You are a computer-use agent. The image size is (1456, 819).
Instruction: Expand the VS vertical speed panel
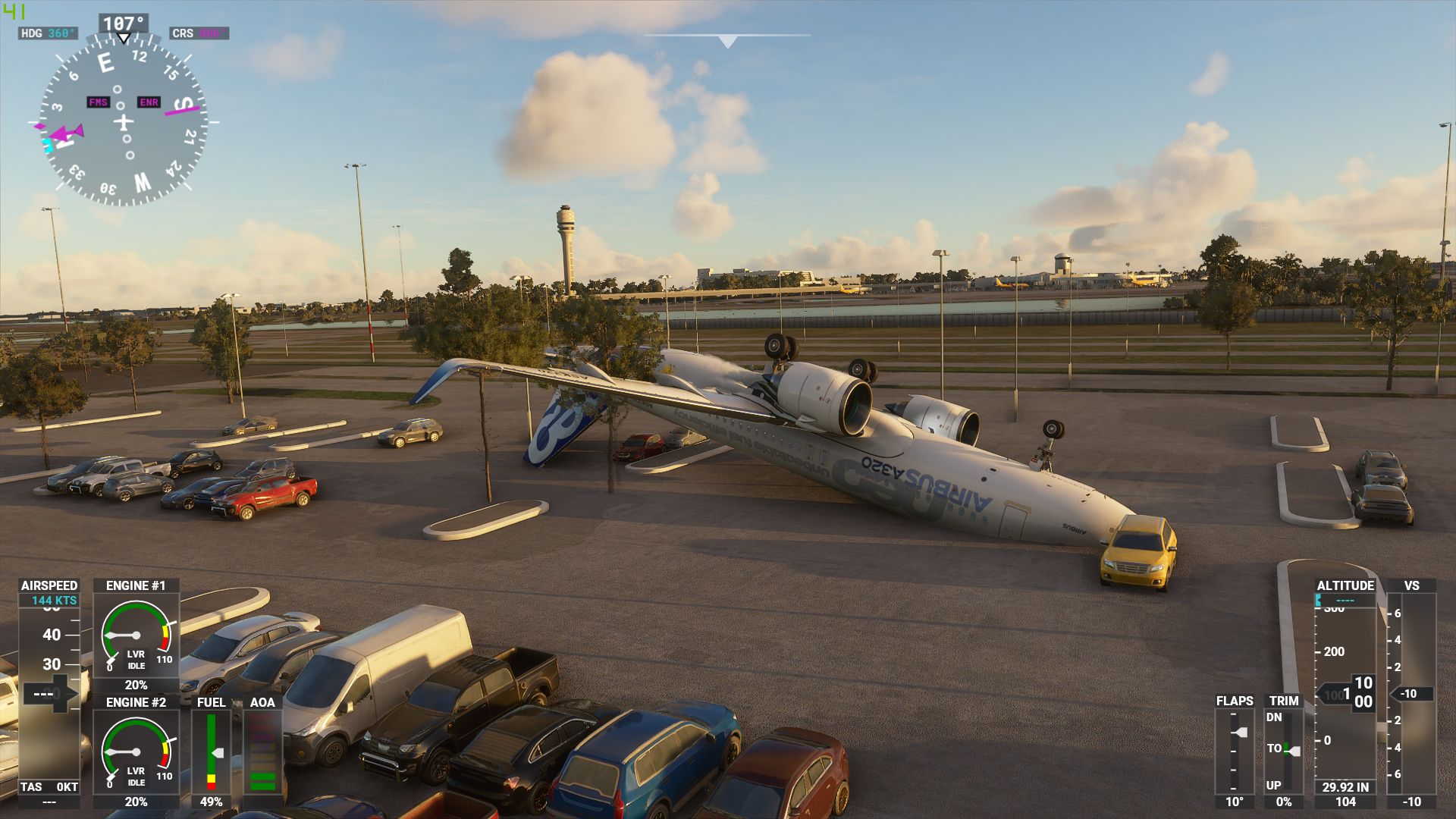(1410, 585)
